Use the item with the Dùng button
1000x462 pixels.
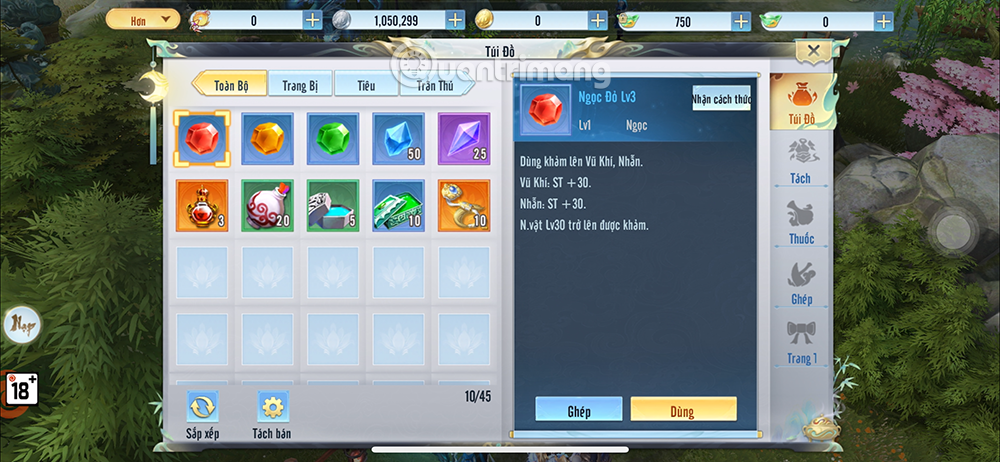pyautogui.click(x=683, y=409)
